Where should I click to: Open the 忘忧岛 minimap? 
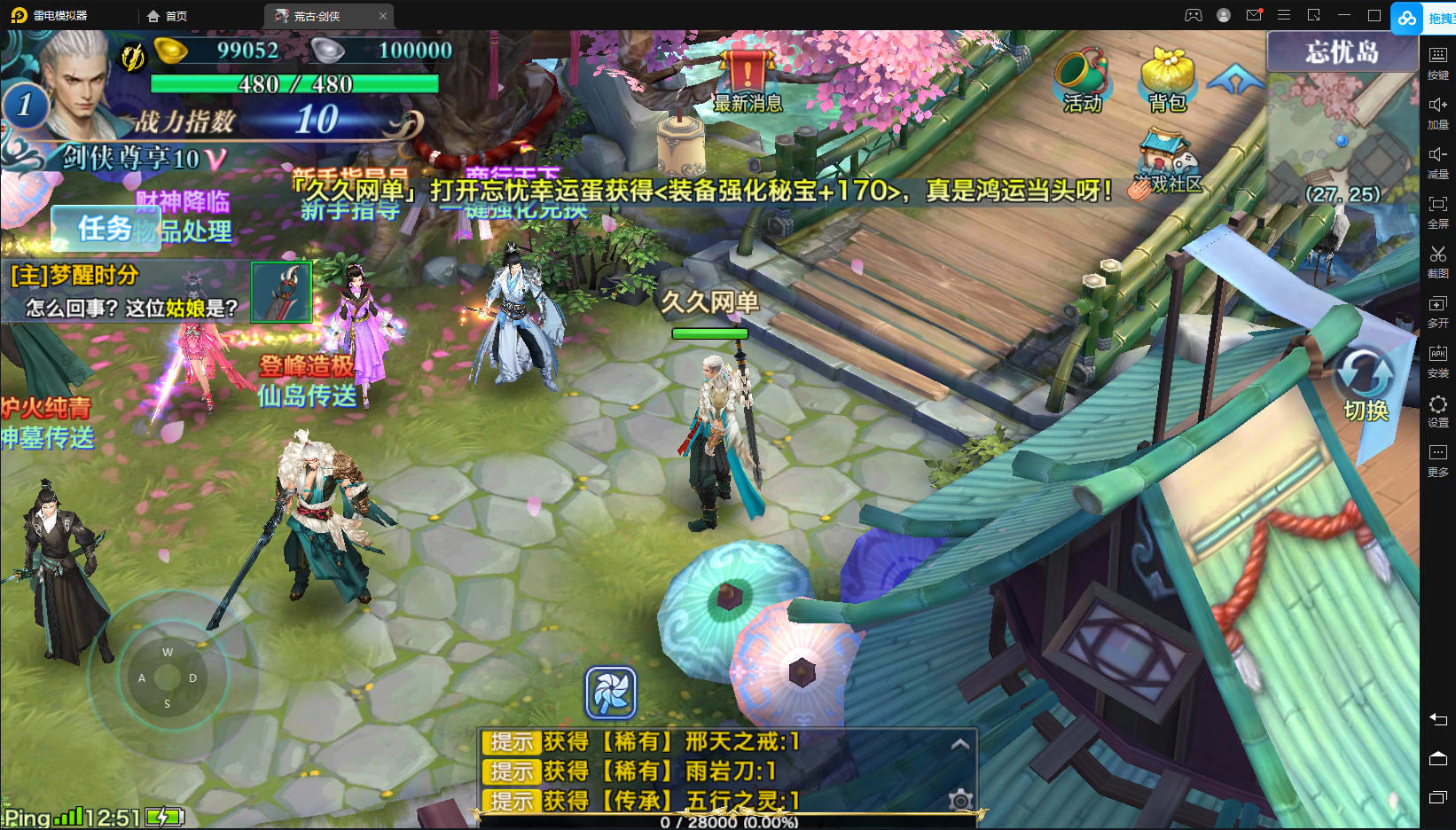tap(1341, 133)
